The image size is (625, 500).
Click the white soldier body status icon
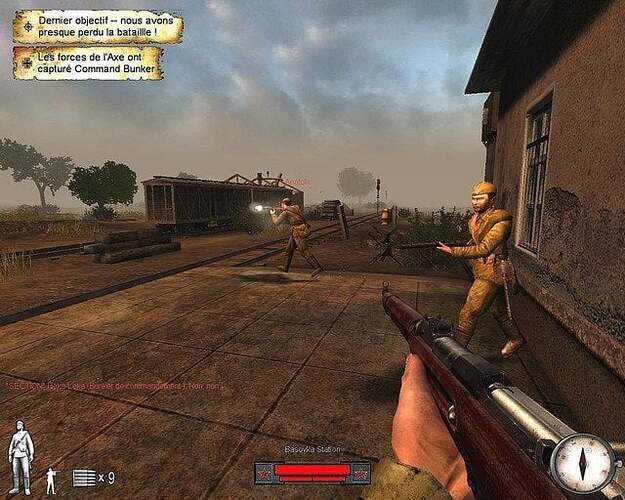20,458
